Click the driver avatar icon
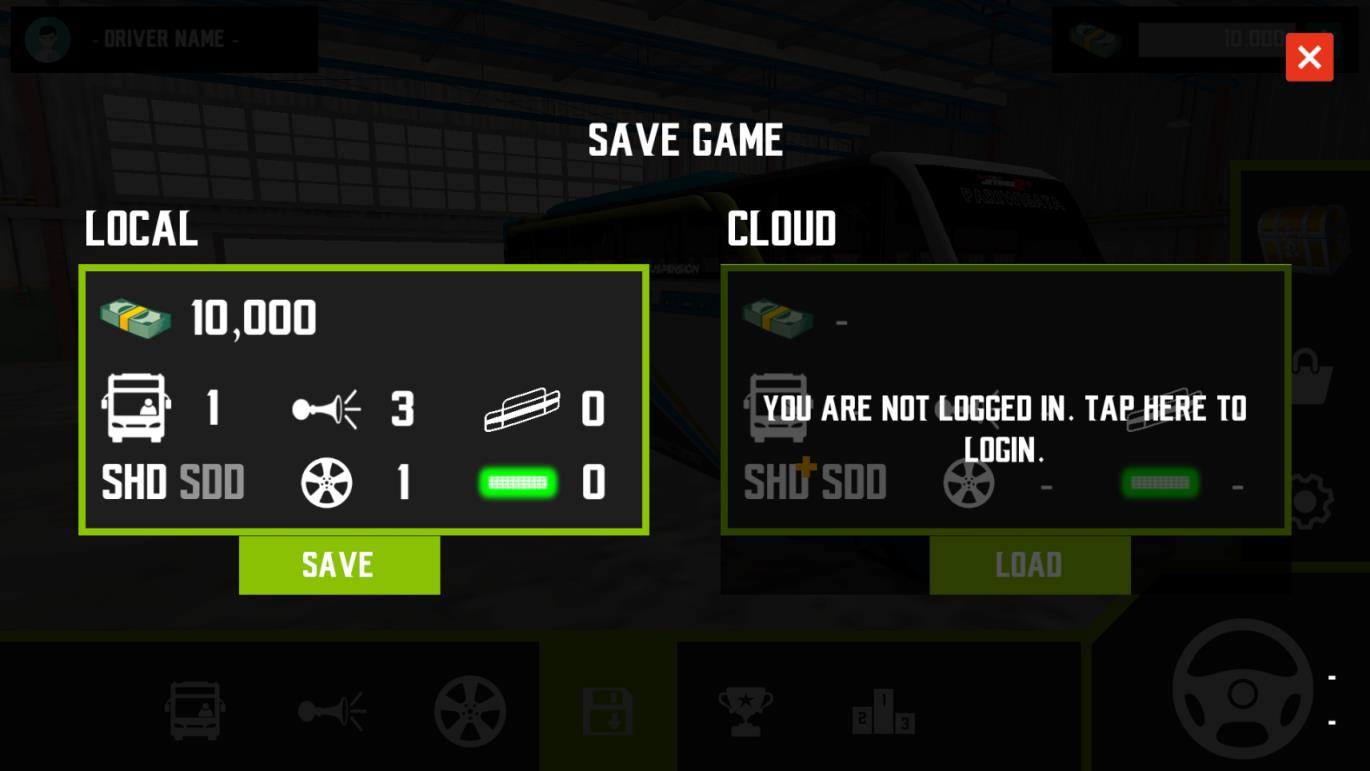The height and width of the screenshot is (771, 1370). pyautogui.click(x=47, y=40)
